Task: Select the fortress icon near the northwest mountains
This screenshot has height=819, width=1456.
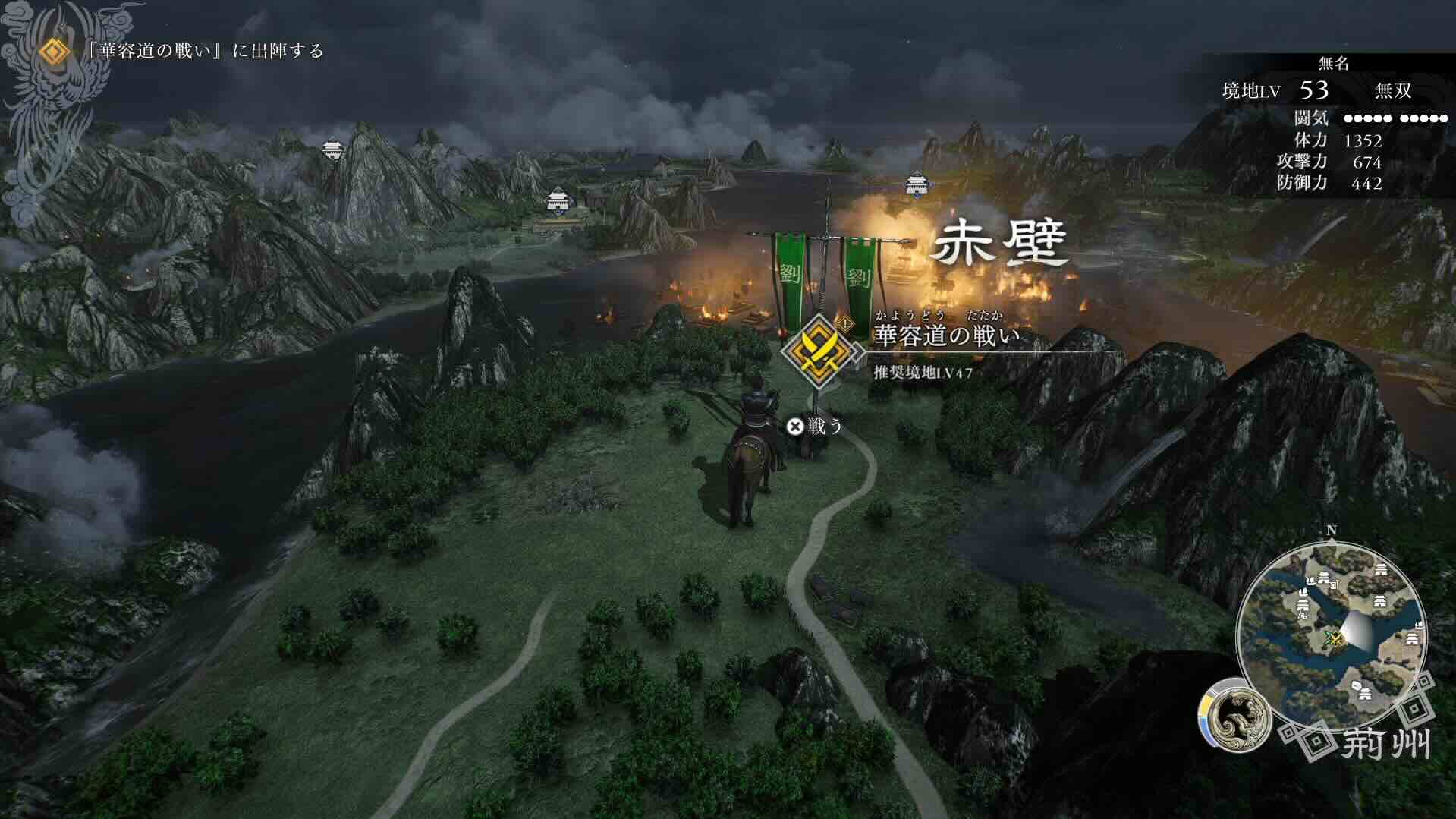Action: click(x=332, y=149)
